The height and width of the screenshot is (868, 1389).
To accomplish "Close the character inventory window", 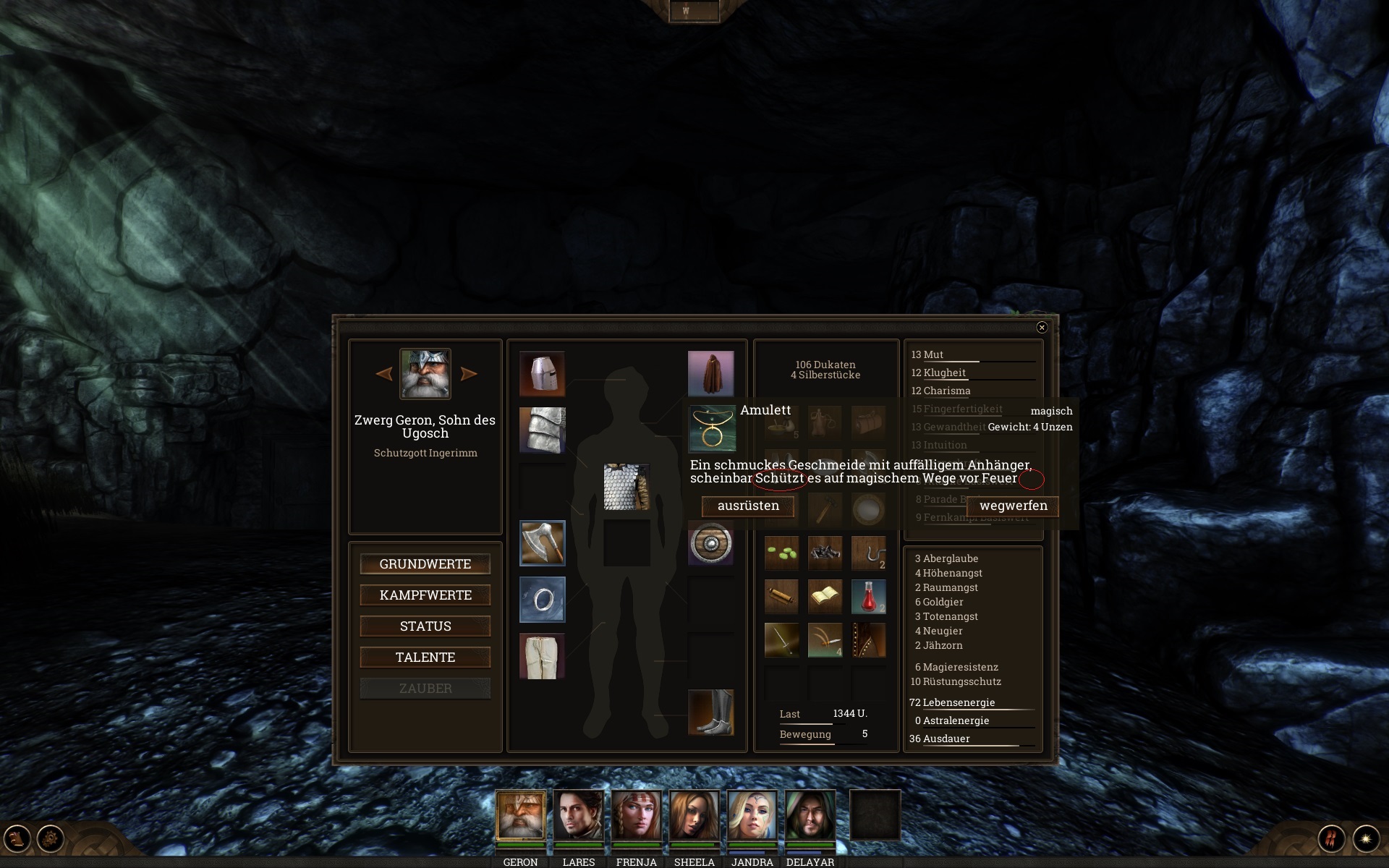I will [x=1042, y=328].
